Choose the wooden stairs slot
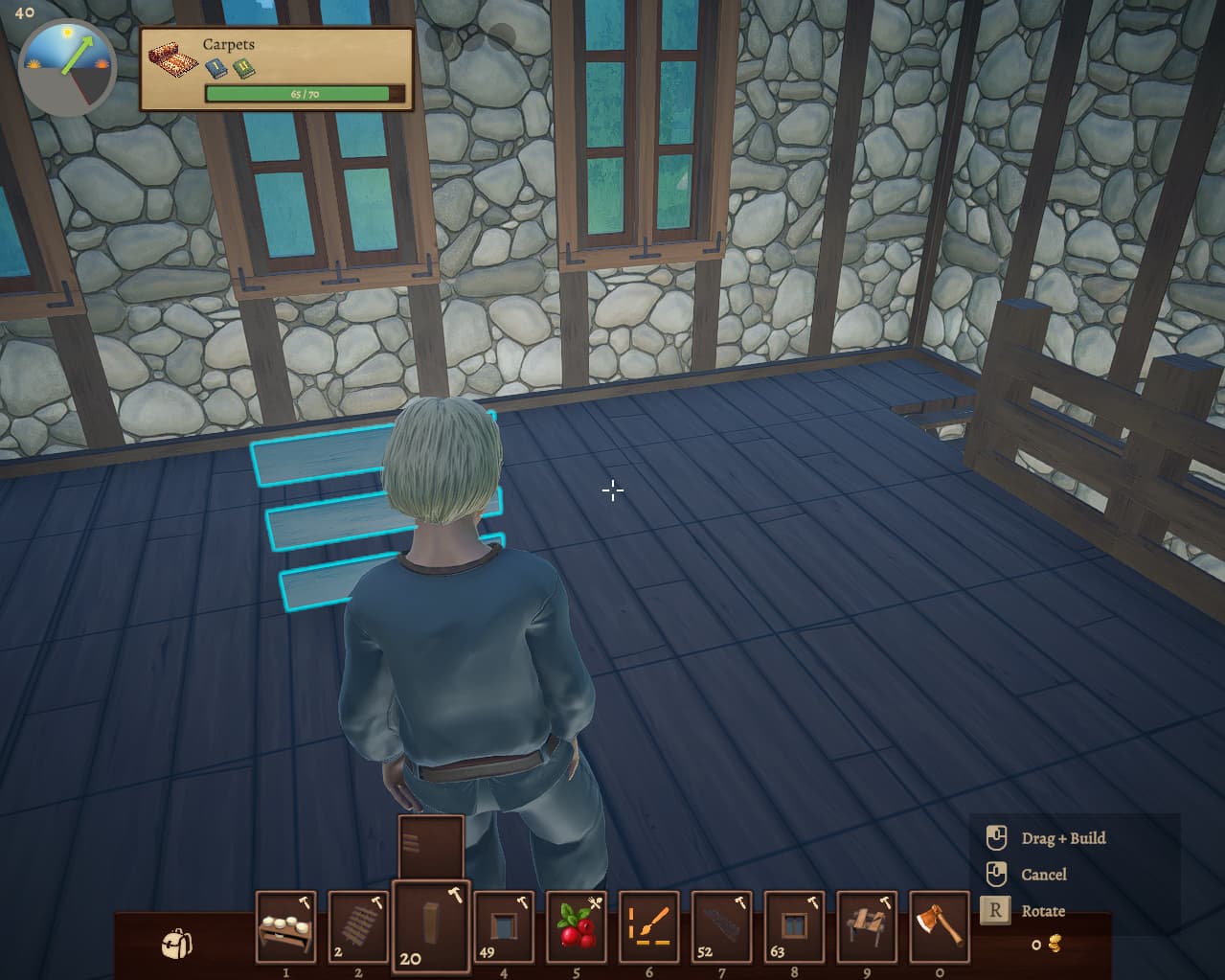This screenshot has width=1225, height=980. pyautogui.click(x=358, y=926)
